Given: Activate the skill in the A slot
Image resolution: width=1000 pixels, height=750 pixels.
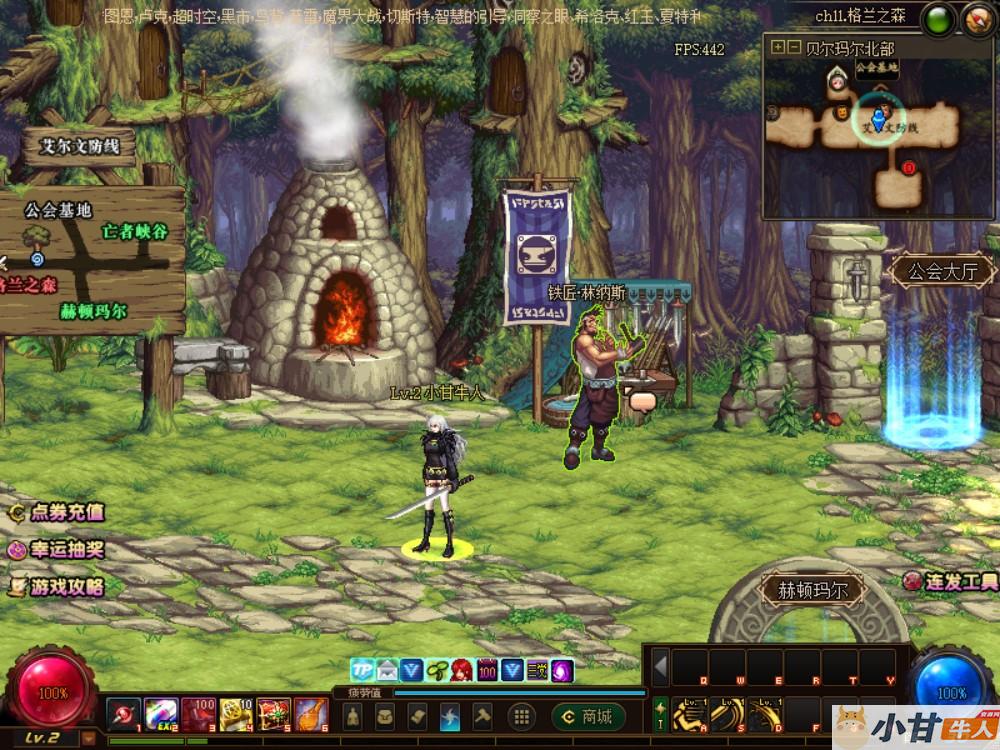Looking at the screenshot, I should click(x=689, y=713).
